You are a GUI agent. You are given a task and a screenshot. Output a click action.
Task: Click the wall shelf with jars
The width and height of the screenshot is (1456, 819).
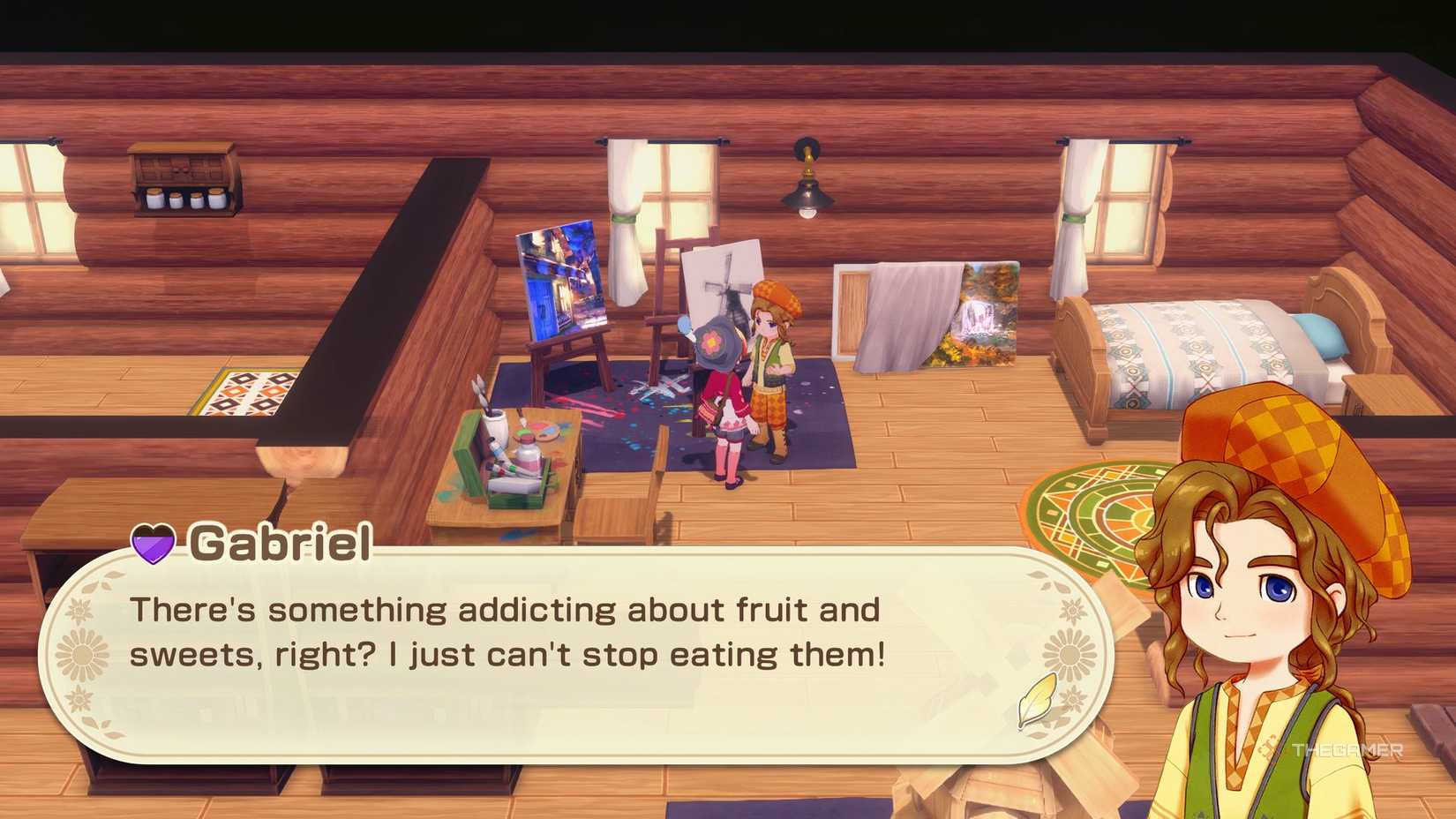pos(181,181)
